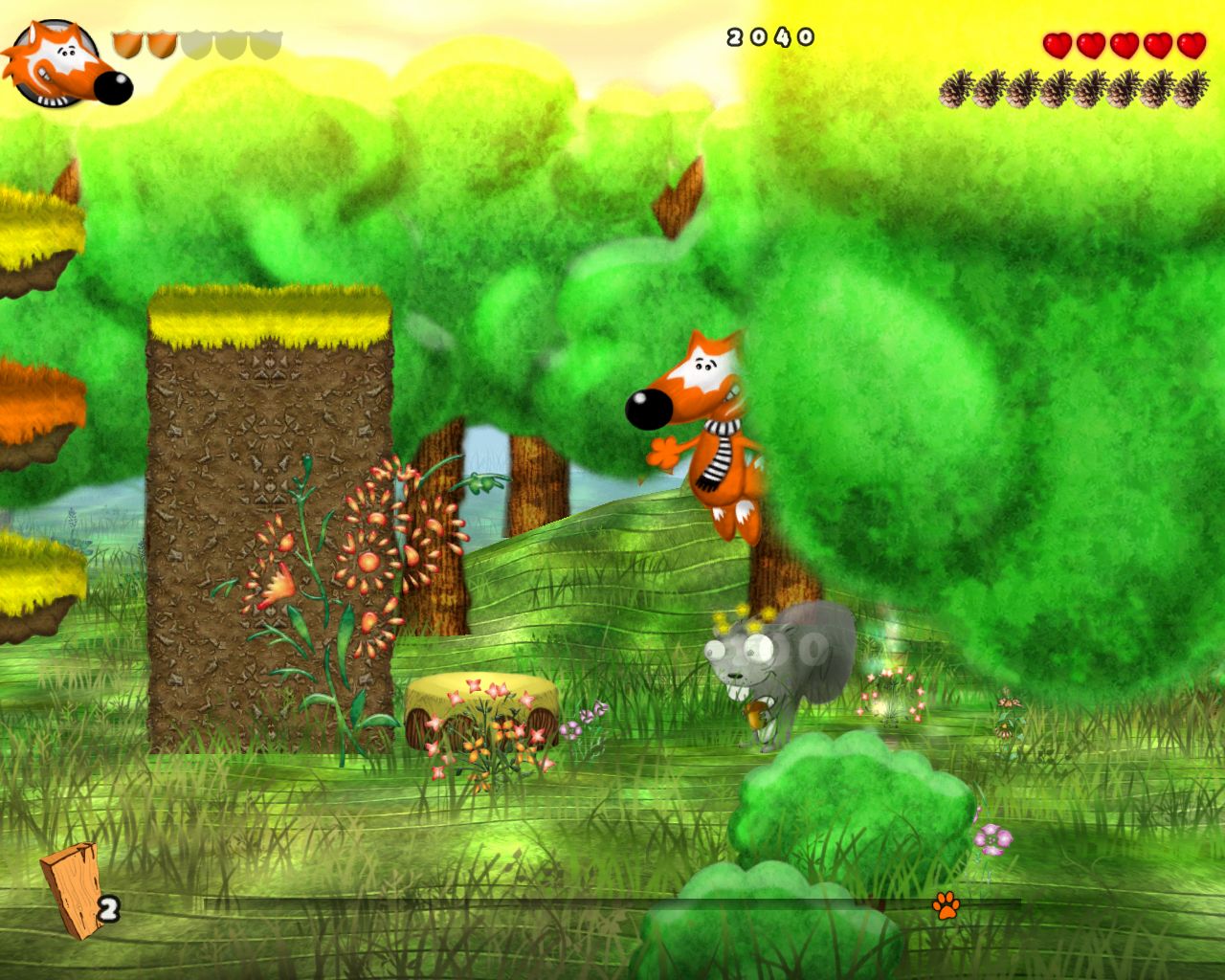Image resolution: width=1225 pixels, height=980 pixels.
Task: Click the score display showing 2040
Action: [x=770, y=36]
